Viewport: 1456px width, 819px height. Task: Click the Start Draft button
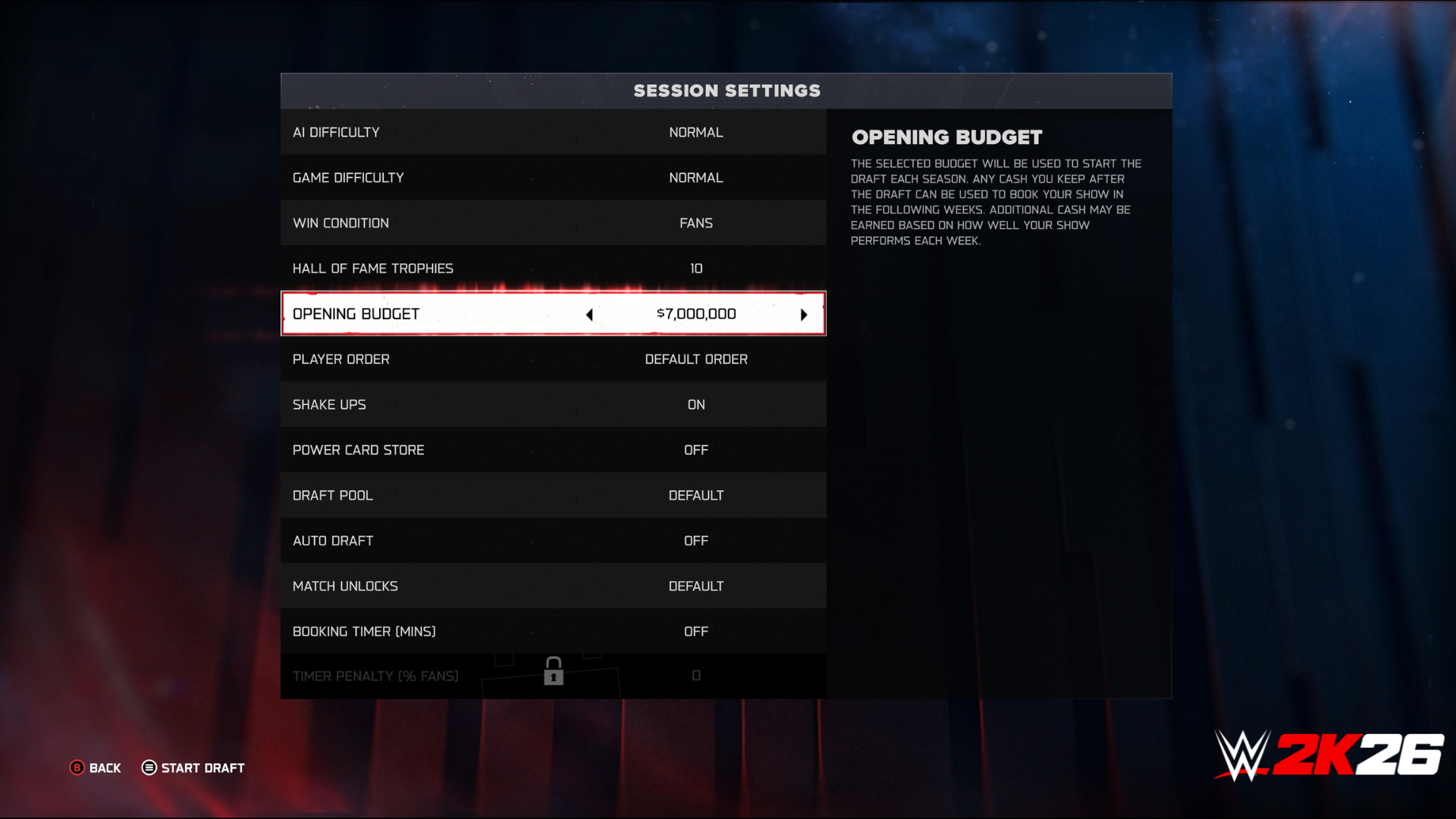[193, 768]
